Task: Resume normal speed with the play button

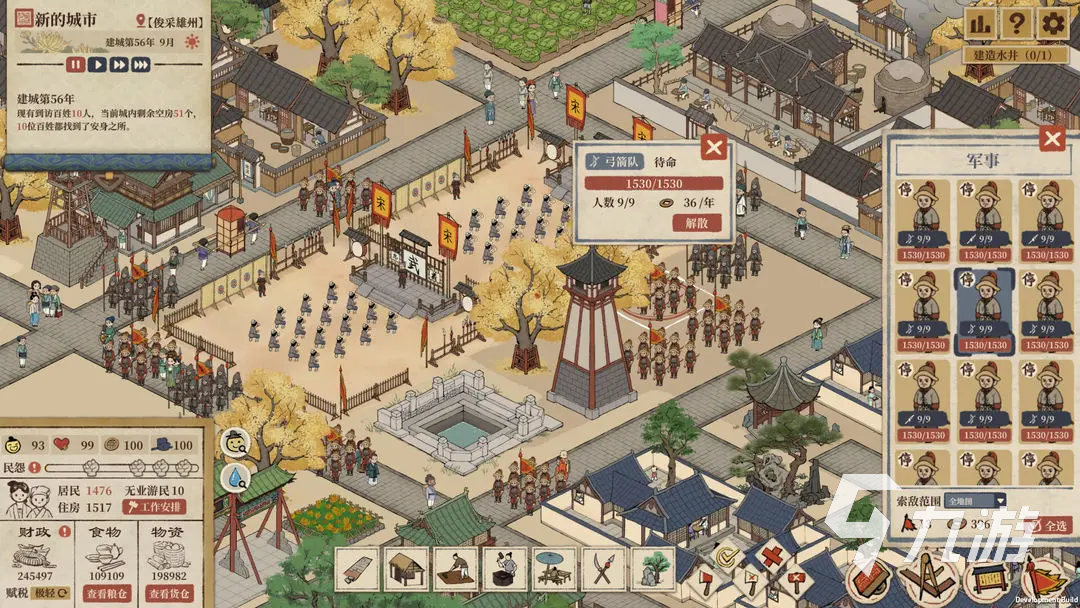Action: click(98, 64)
